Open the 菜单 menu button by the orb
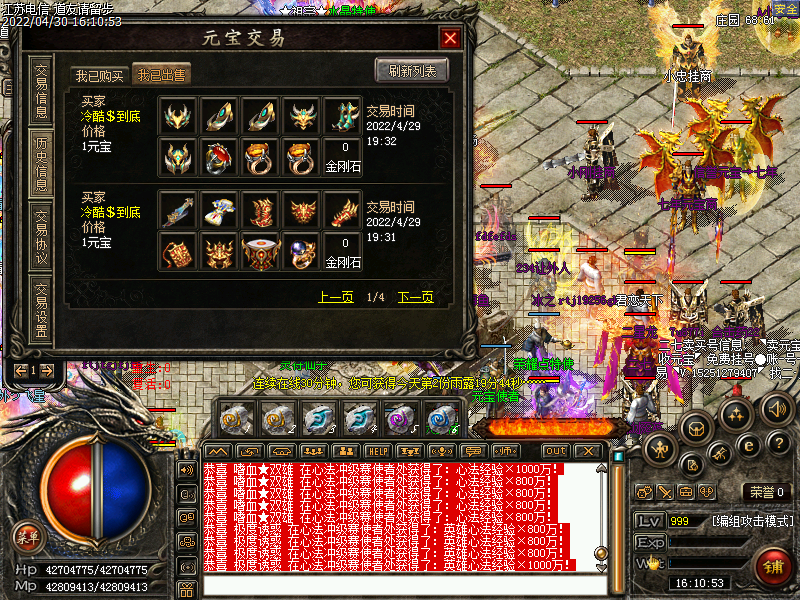Screen dimensions: 800x600 tap(27, 537)
